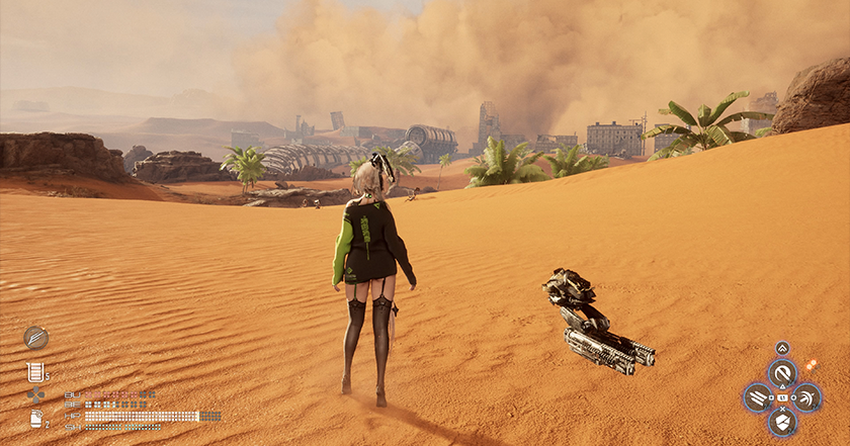850x446 pixels.
Task: Select the feather skill icon
Action: pos(36,337)
